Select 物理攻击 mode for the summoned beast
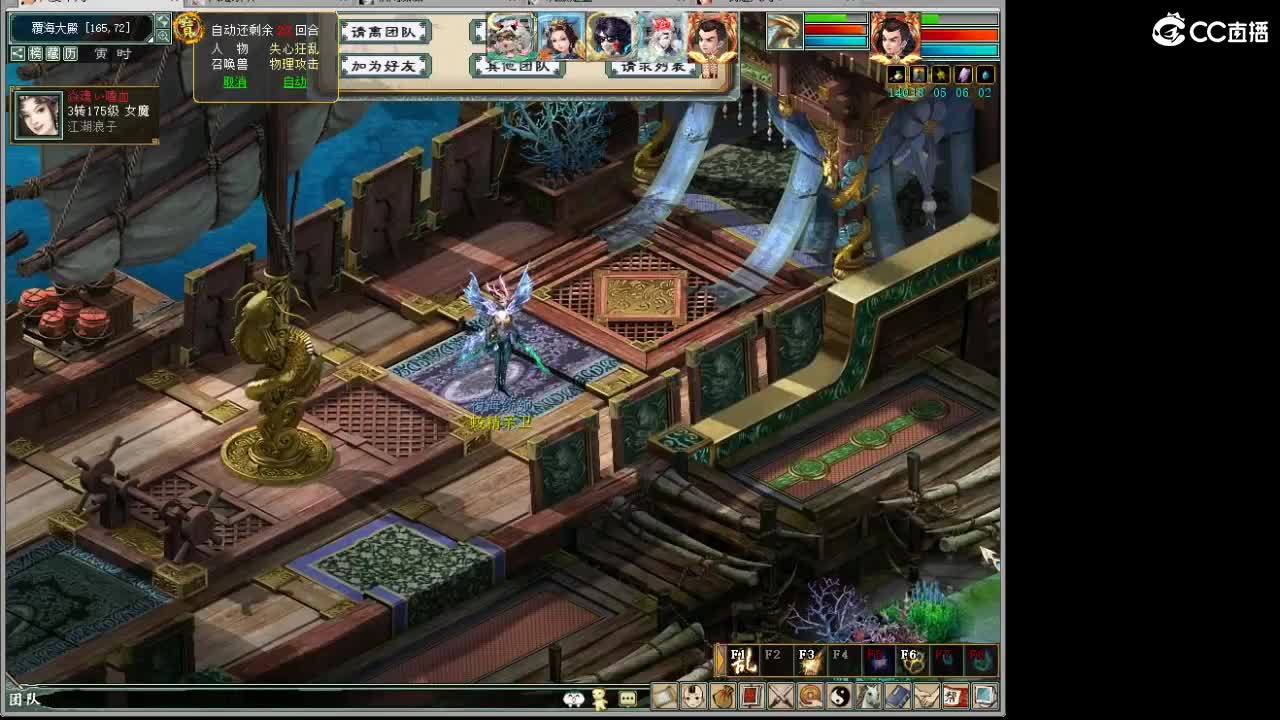The height and width of the screenshot is (720, 1280). click(295, 63)
